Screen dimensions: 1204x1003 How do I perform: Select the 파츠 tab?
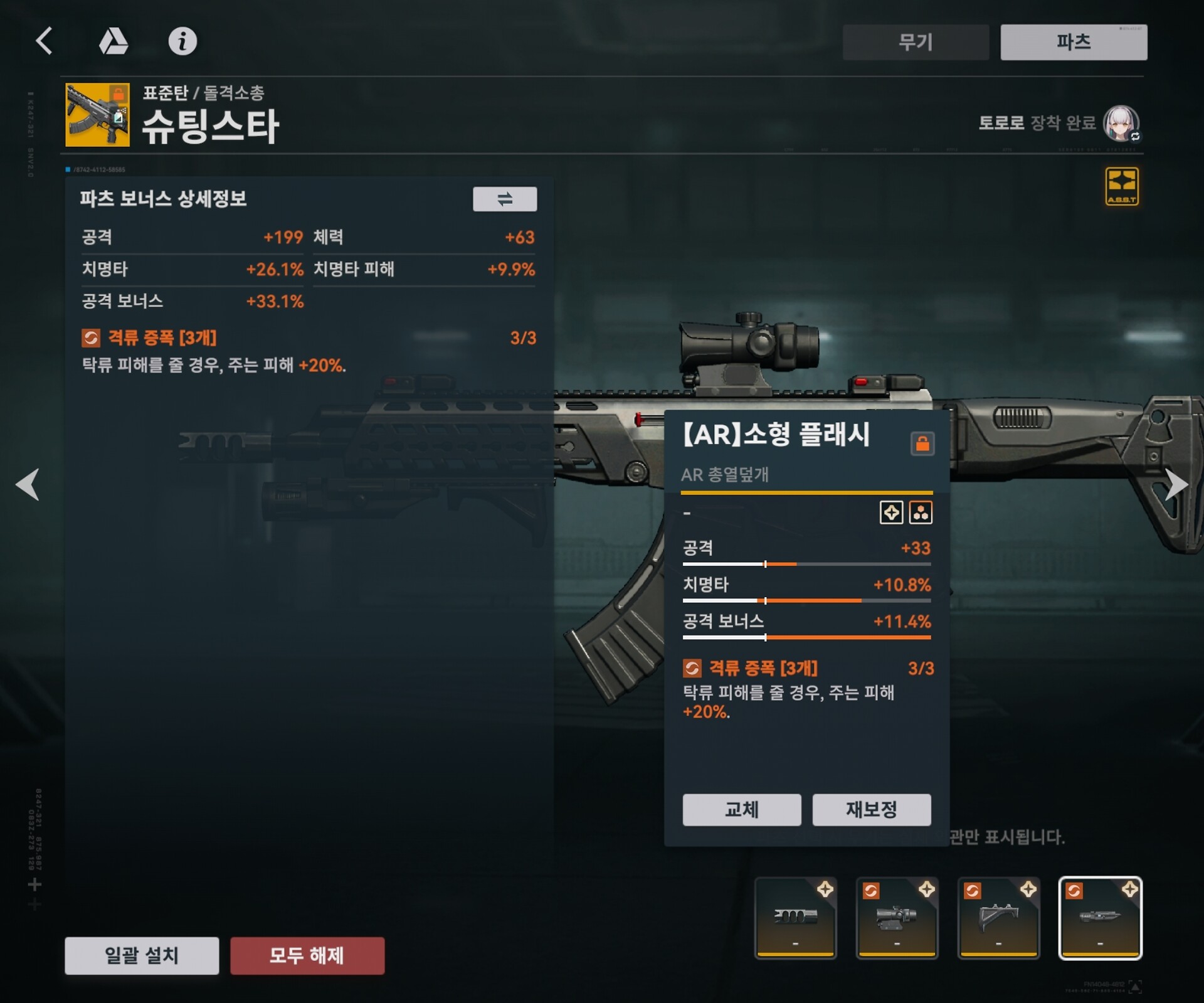[1074, 42]
